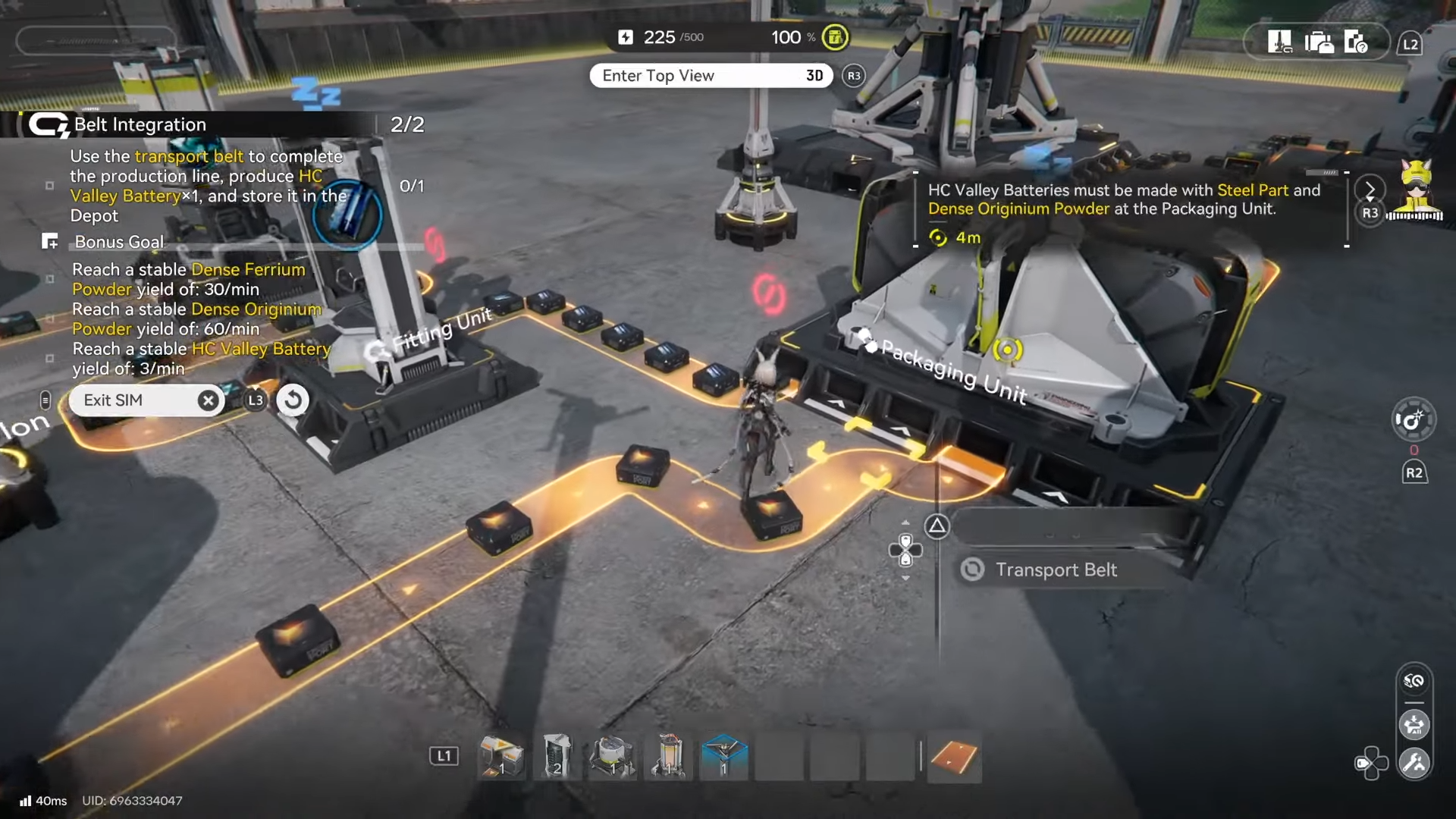Reset the simulation with the circular arrow icon
1456x819 pixels.
tap(293, 400)
